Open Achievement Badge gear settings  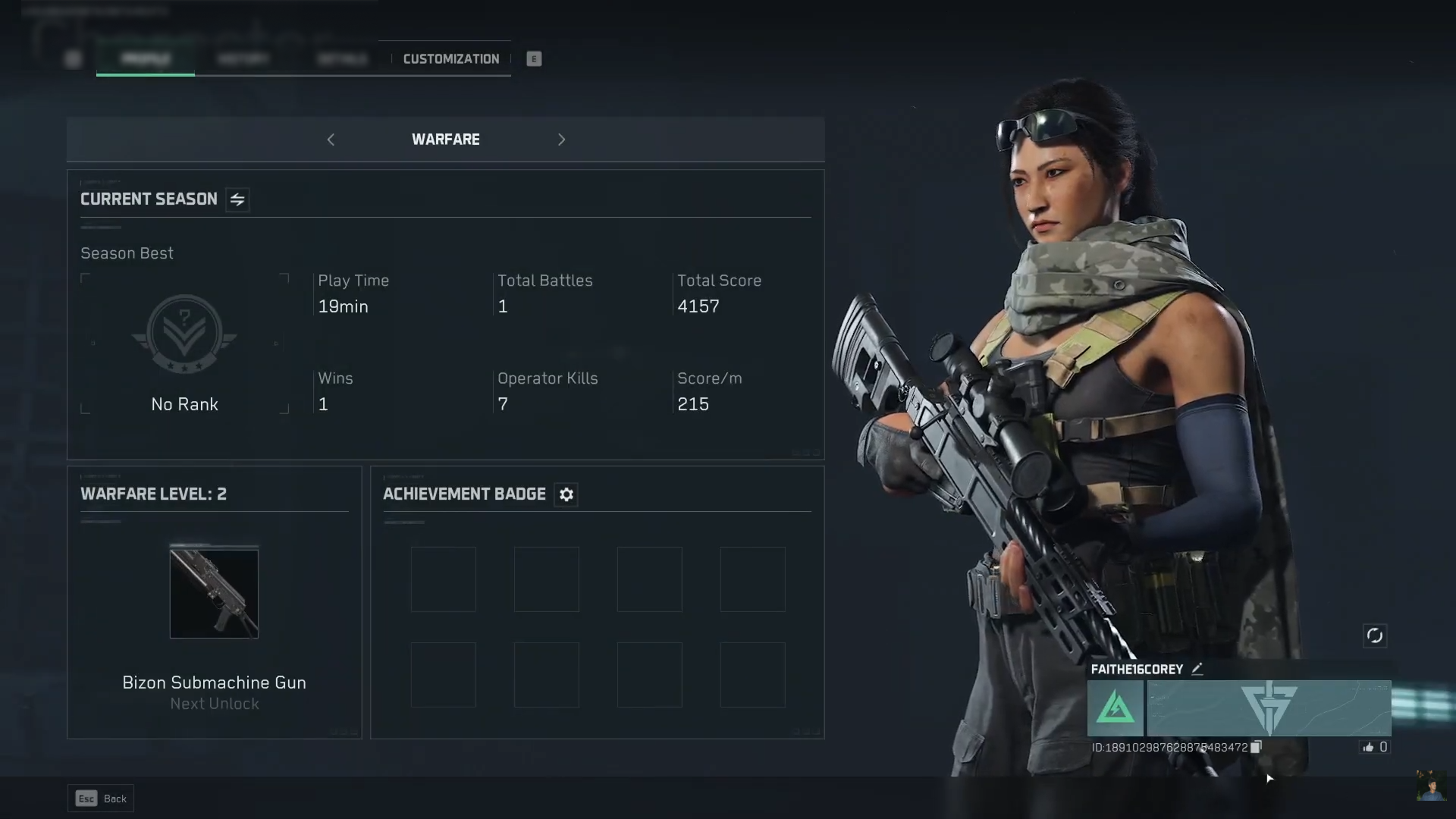566,494
